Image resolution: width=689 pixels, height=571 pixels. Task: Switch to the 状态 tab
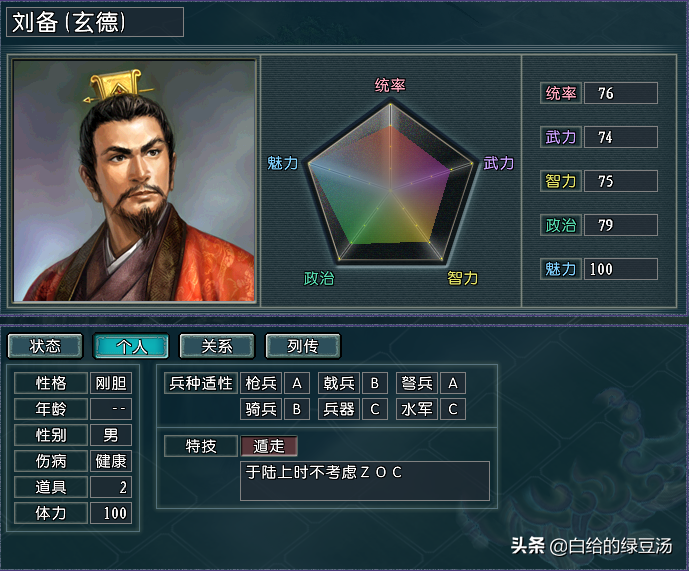(x=45, y=346)
